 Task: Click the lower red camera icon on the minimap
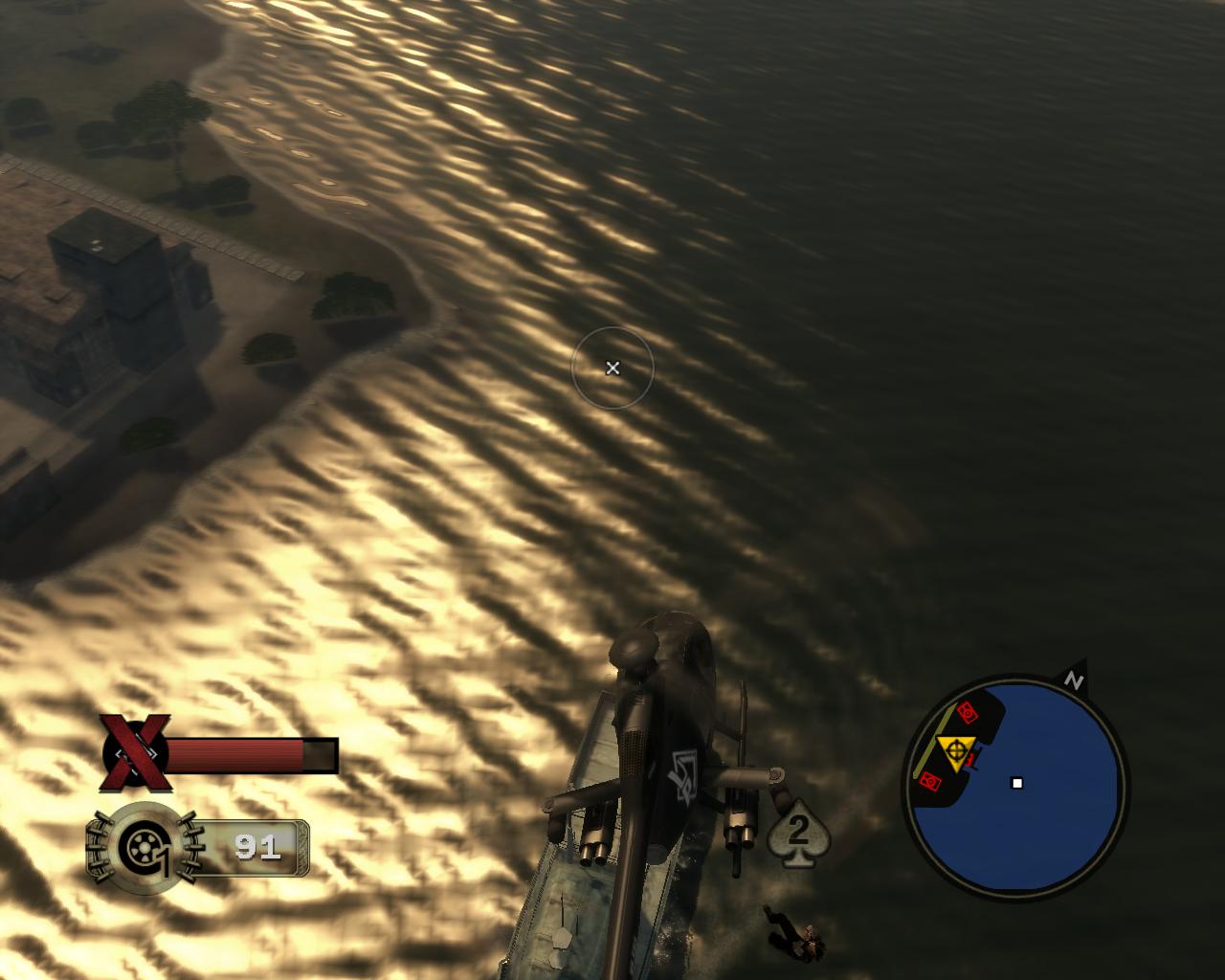(x=930, y=782)
